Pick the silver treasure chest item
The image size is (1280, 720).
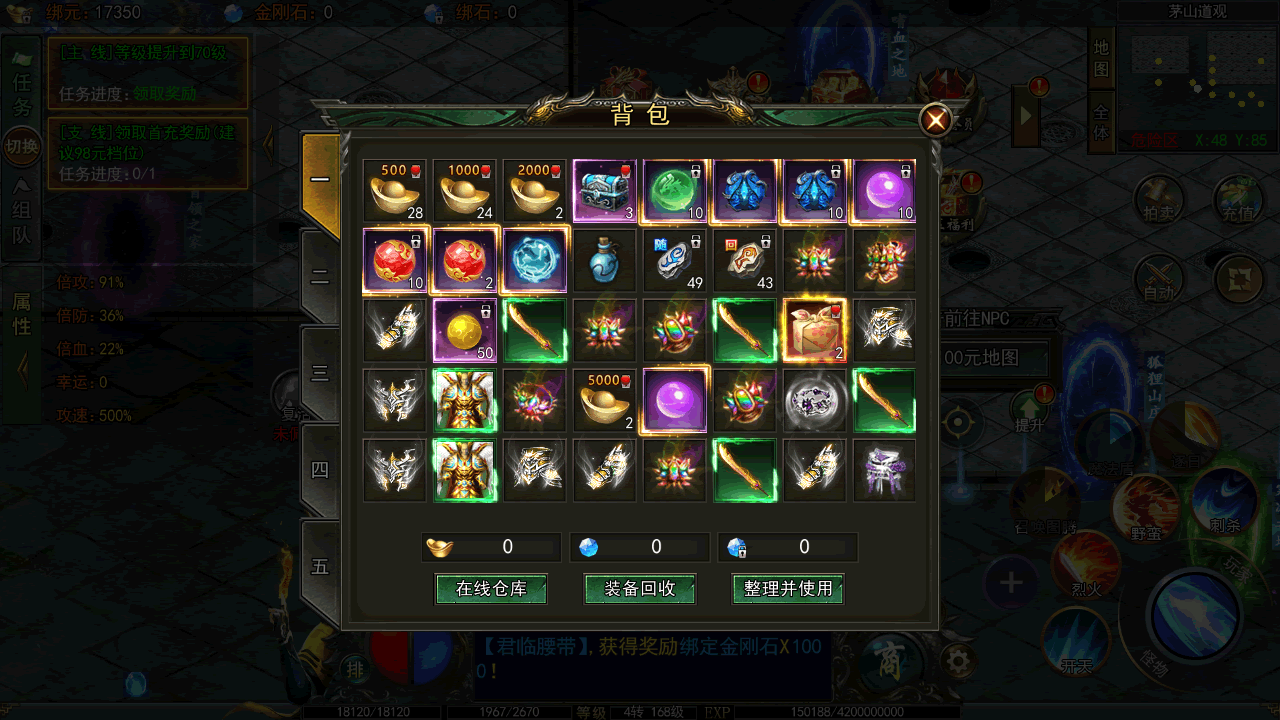(x=605, y=190)
